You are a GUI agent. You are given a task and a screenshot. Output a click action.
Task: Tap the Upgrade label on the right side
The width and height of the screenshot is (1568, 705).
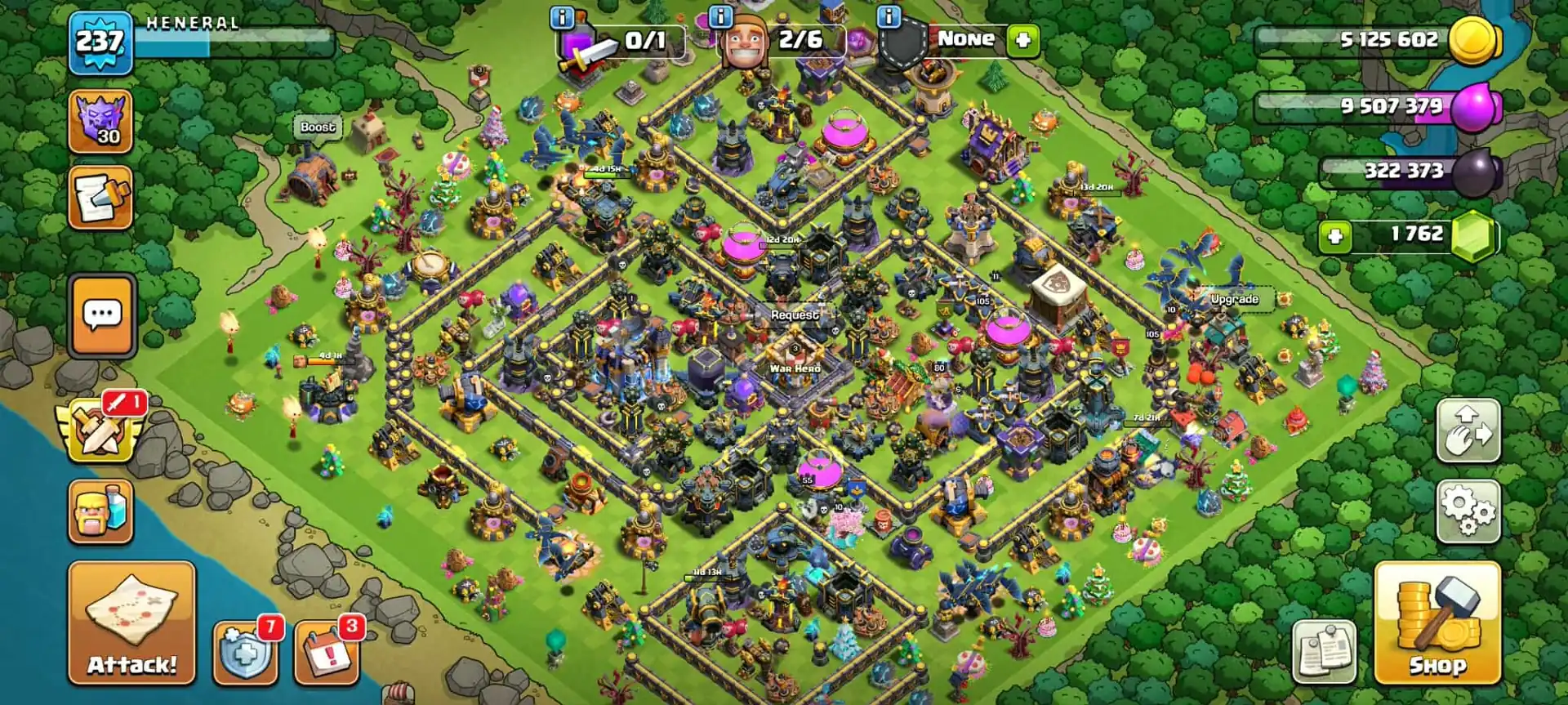pyautogui.click(x=1233, y=299)
